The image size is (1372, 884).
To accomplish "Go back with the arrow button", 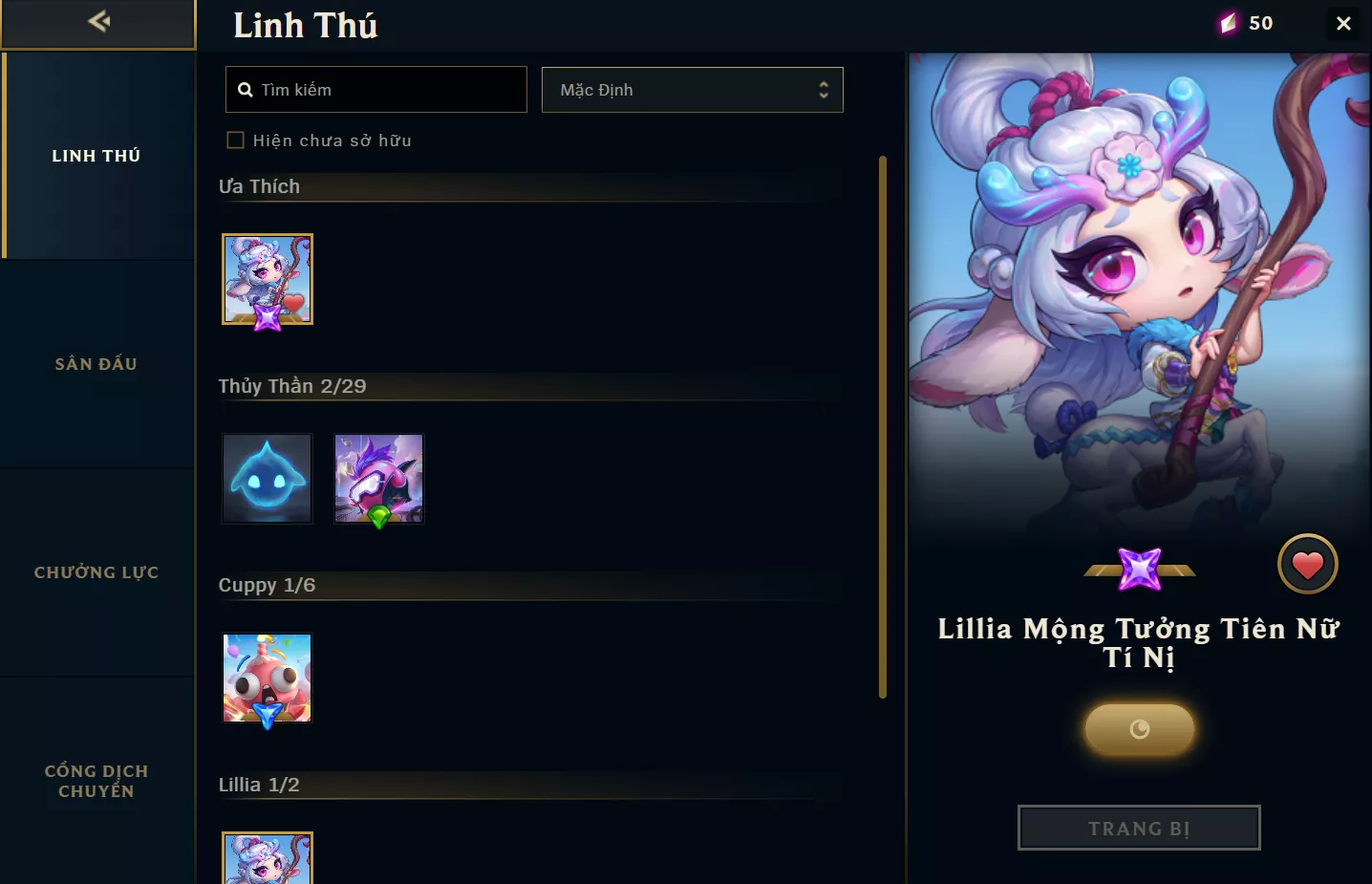I will pos(97,23).
